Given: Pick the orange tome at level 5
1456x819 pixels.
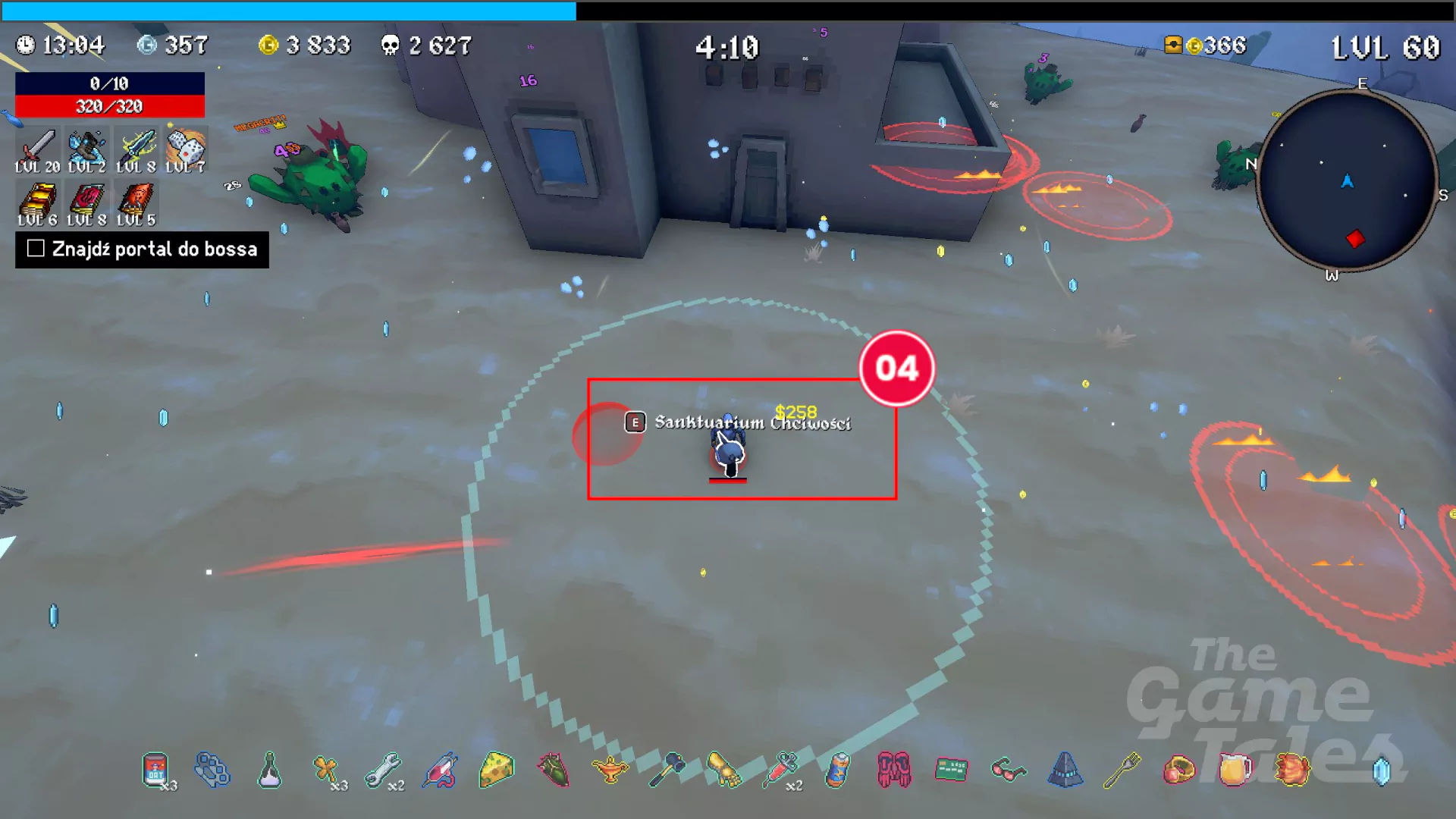Looking at the screenshot, I should point(136,201).
